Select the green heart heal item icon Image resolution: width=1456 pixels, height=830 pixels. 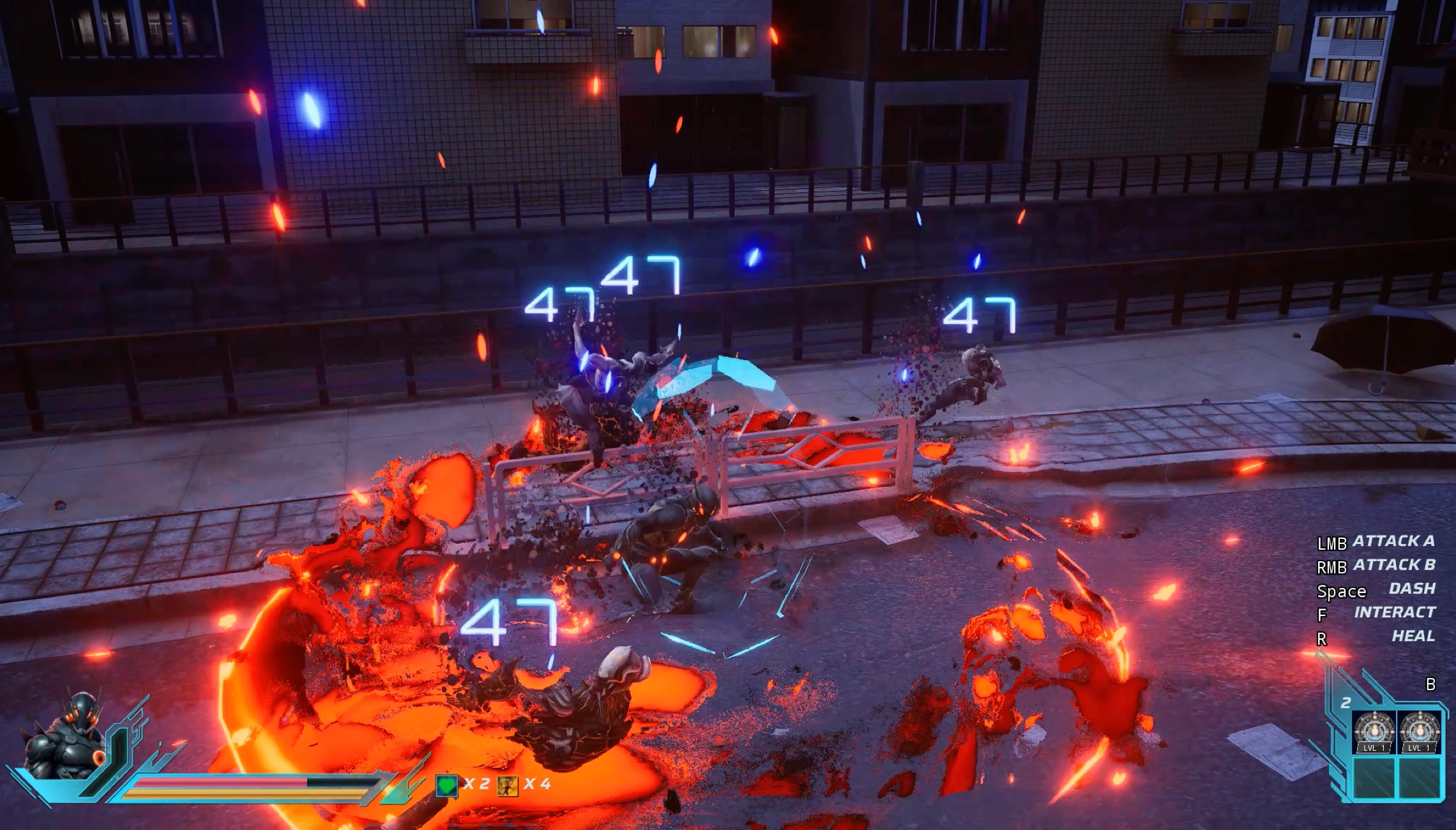(x=446, y=785)
